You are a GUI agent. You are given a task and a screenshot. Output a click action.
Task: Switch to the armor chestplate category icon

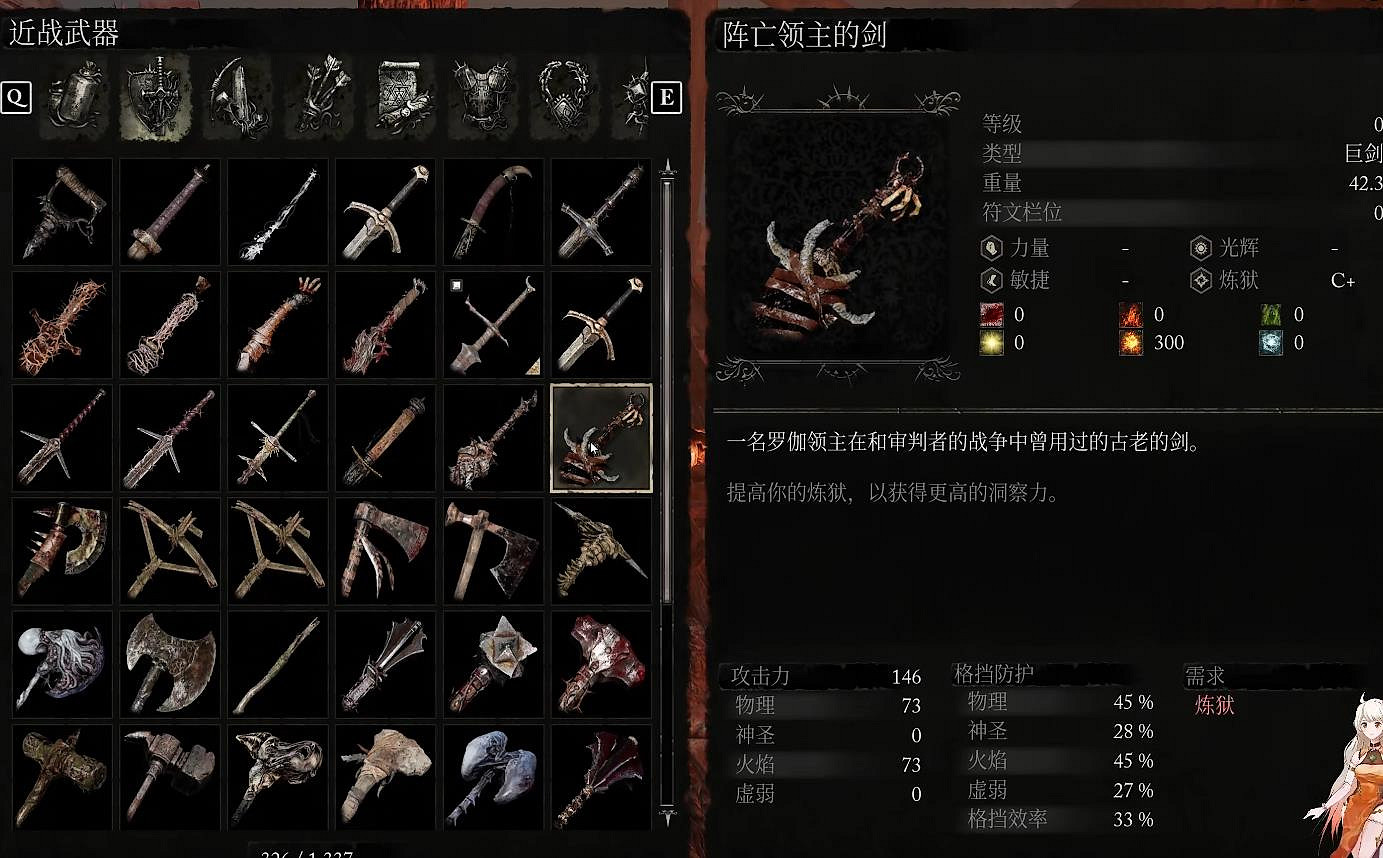[x=482, y=98]
